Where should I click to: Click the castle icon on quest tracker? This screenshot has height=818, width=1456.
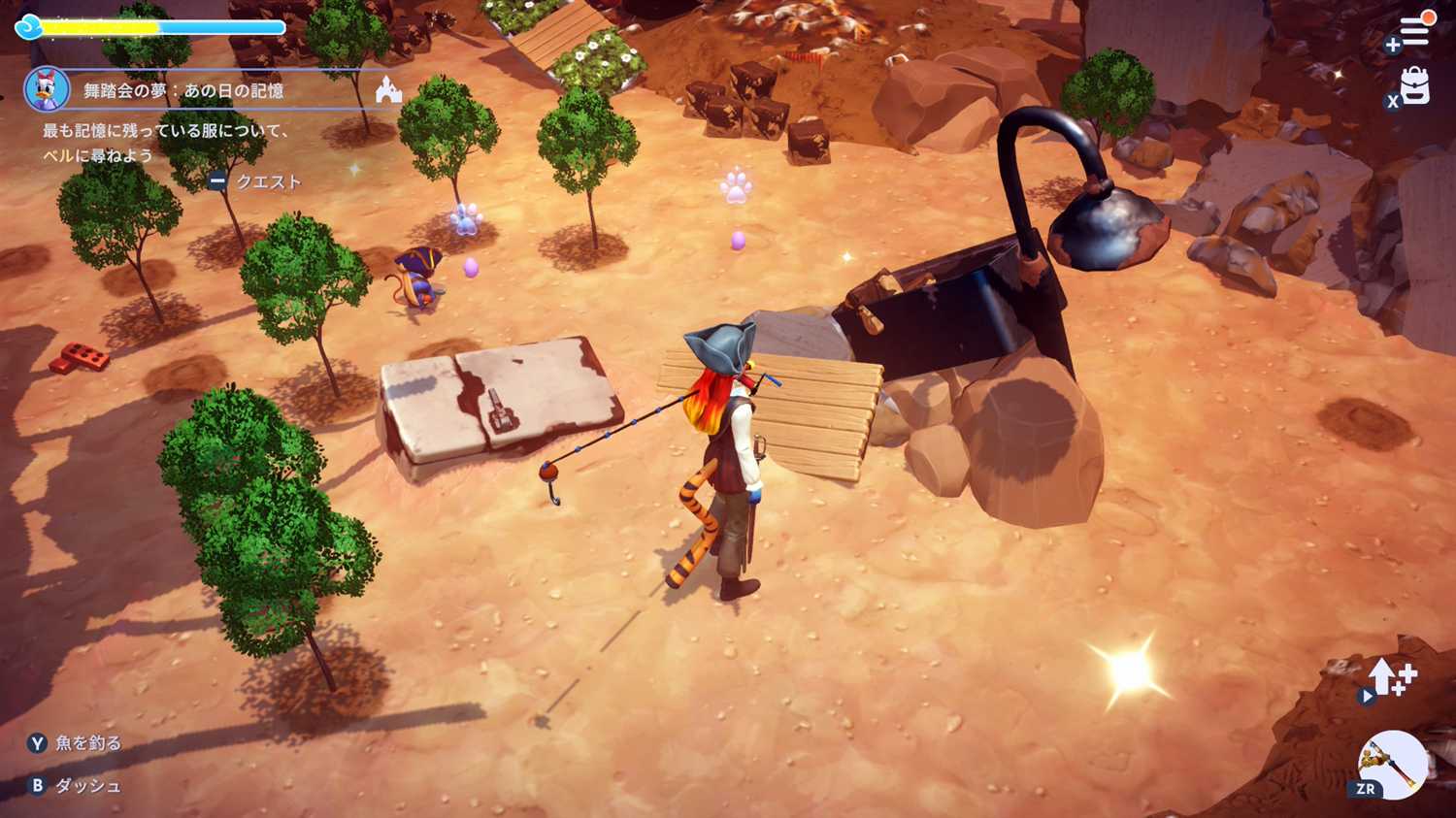388,90
